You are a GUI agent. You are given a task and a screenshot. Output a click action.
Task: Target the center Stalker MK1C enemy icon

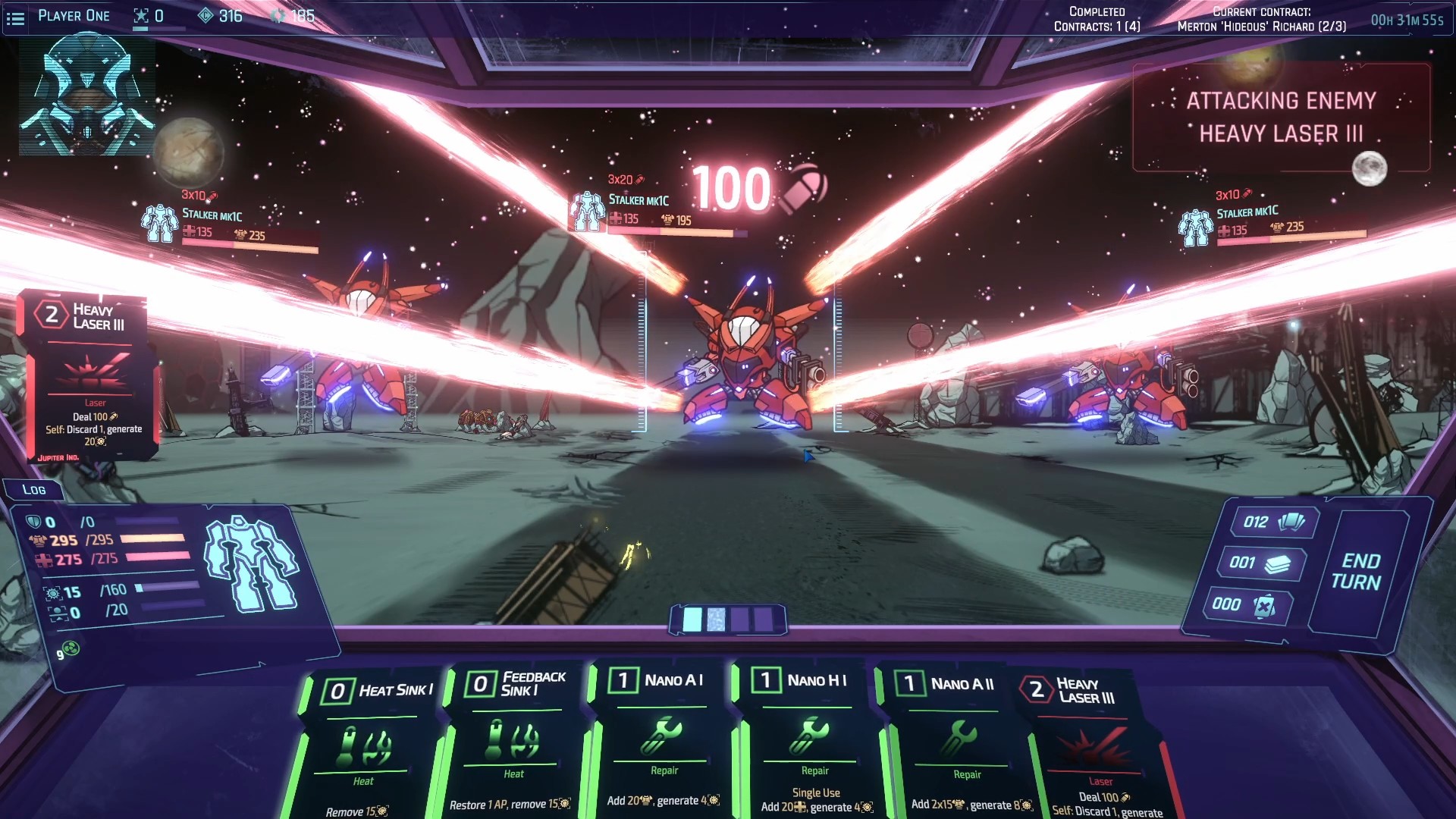coord(587,211)
